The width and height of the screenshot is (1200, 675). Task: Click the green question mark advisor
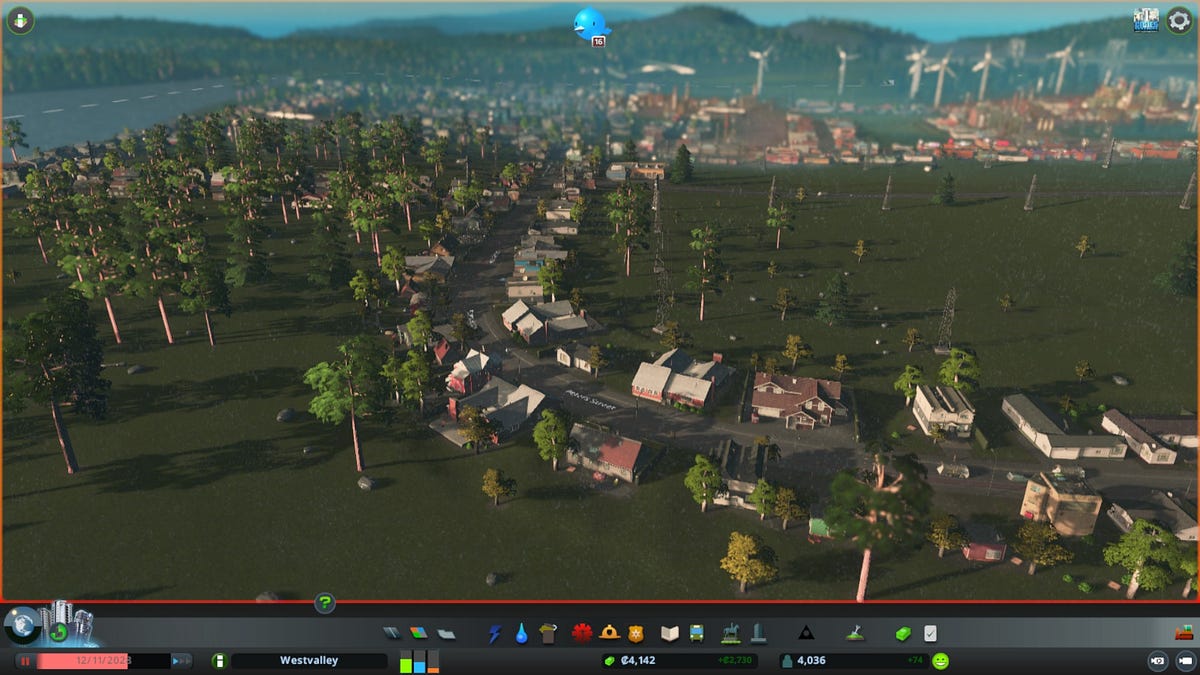coord(325,603)
